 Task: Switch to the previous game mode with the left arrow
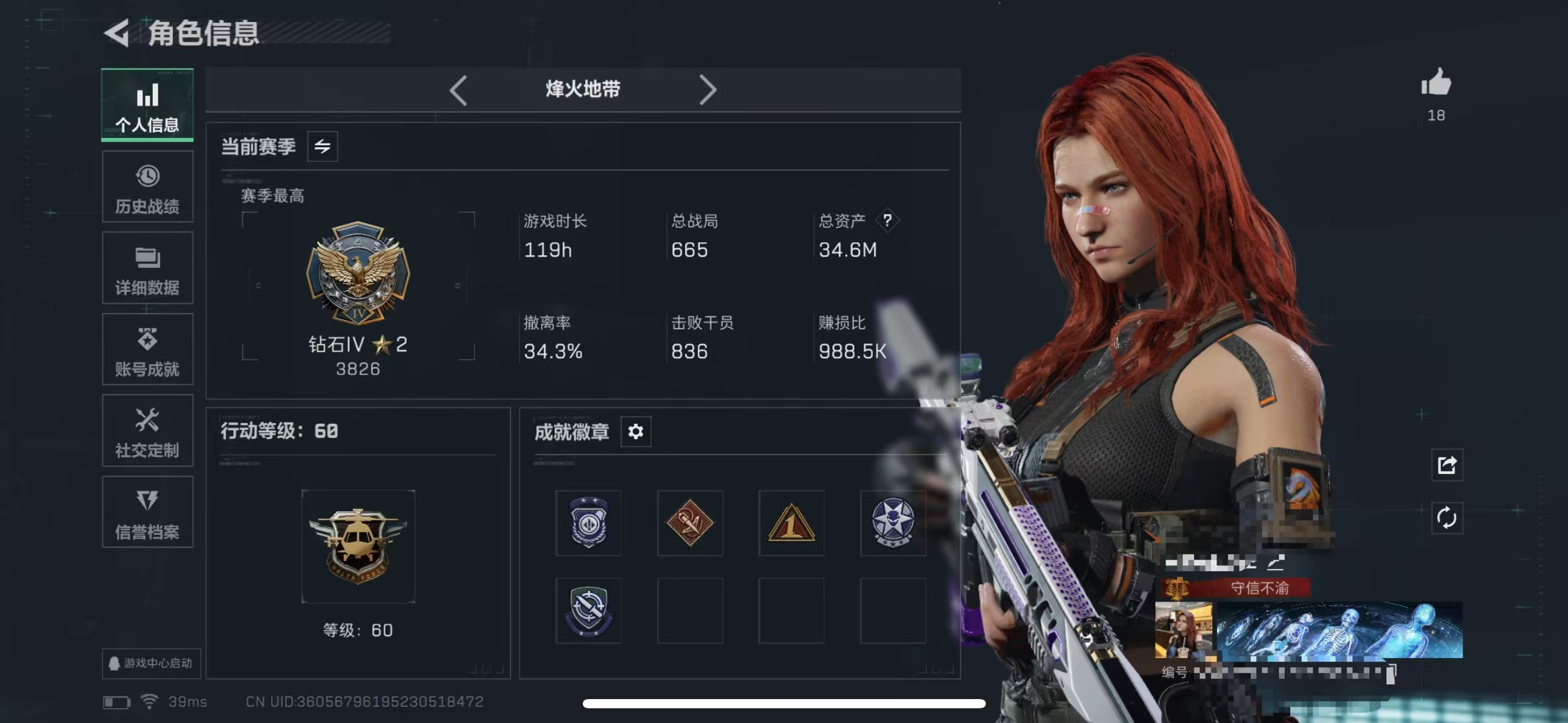(458, 91)
